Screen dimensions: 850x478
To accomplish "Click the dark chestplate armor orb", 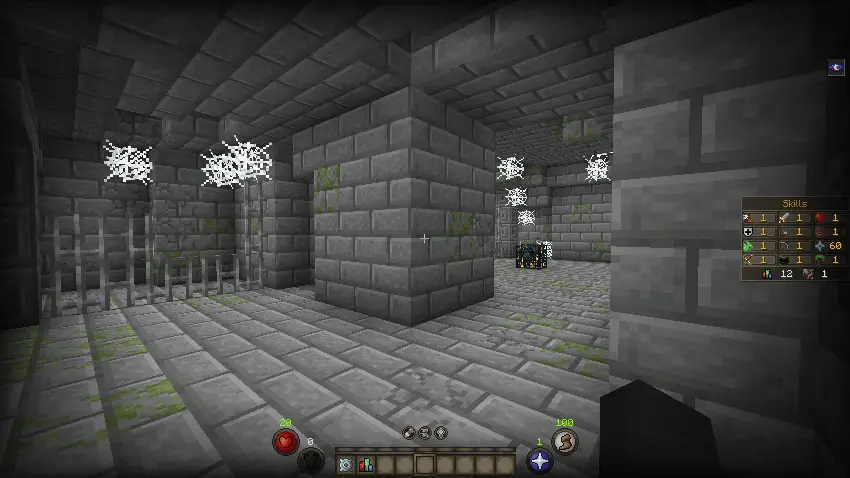I will coord(310,460).
